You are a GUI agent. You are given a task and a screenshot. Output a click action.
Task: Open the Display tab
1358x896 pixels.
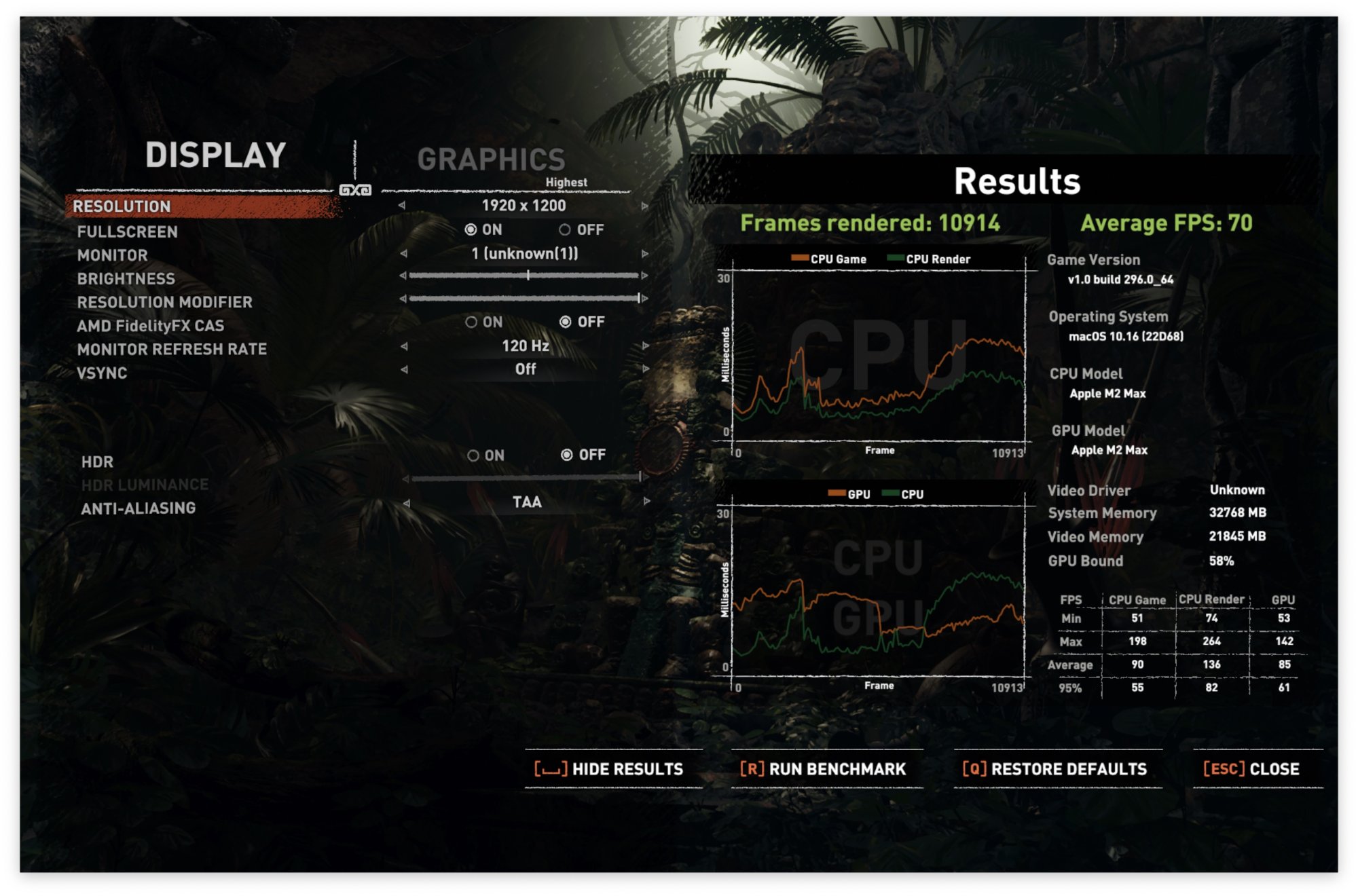(x=215, y=155)
